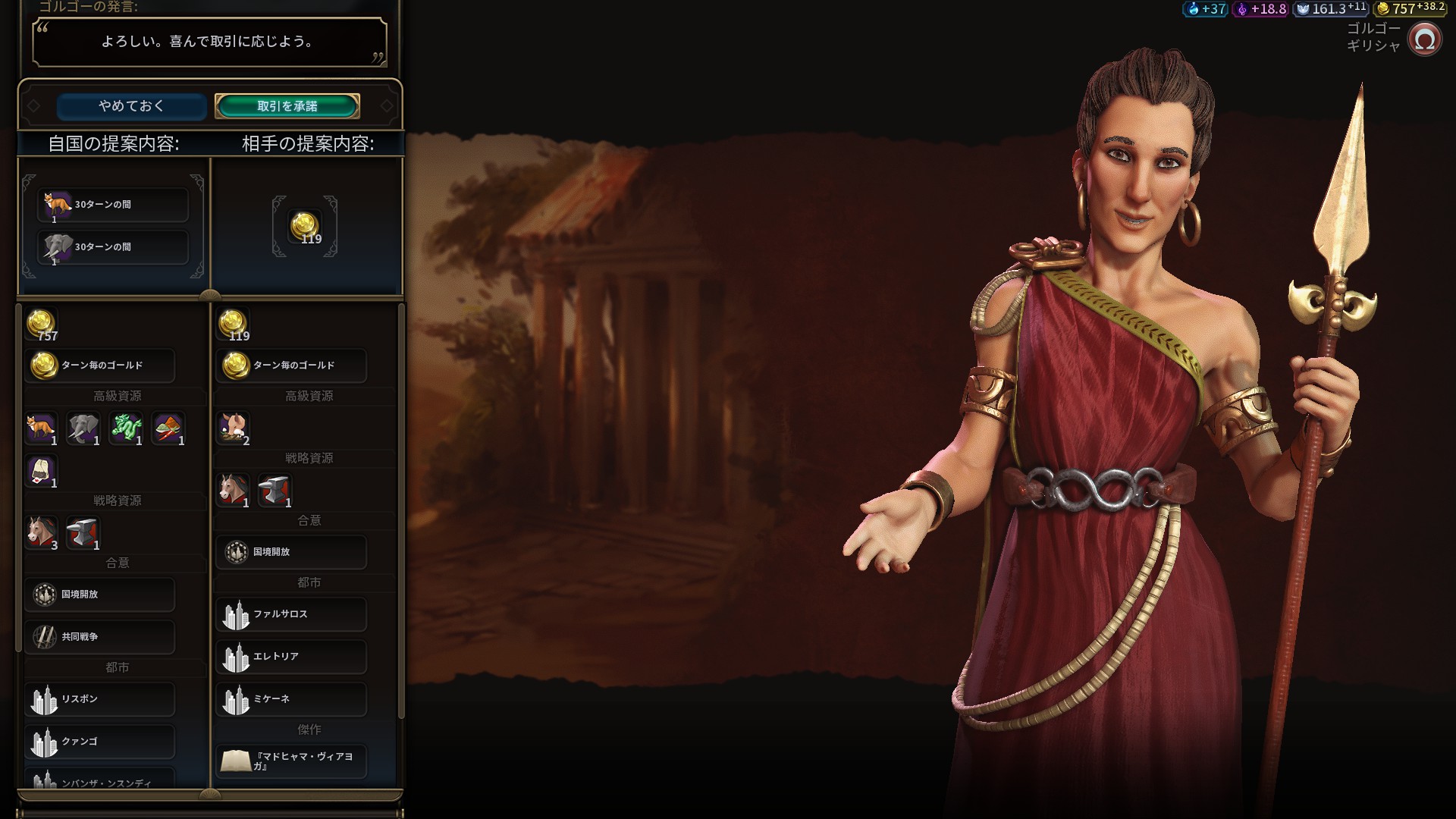Request the city ミケーネ
Screen dimensions: 1456x819
point(291,699)
